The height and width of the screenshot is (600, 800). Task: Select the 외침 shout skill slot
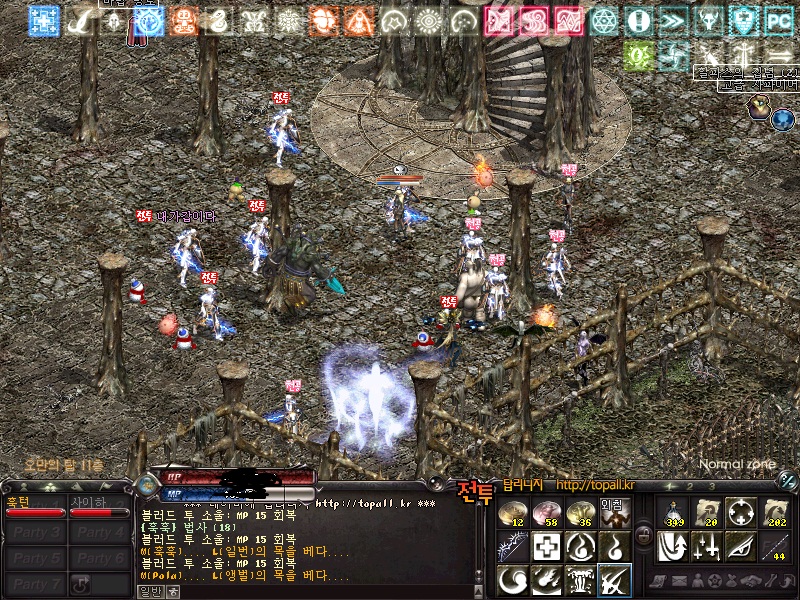click(613, 513)
